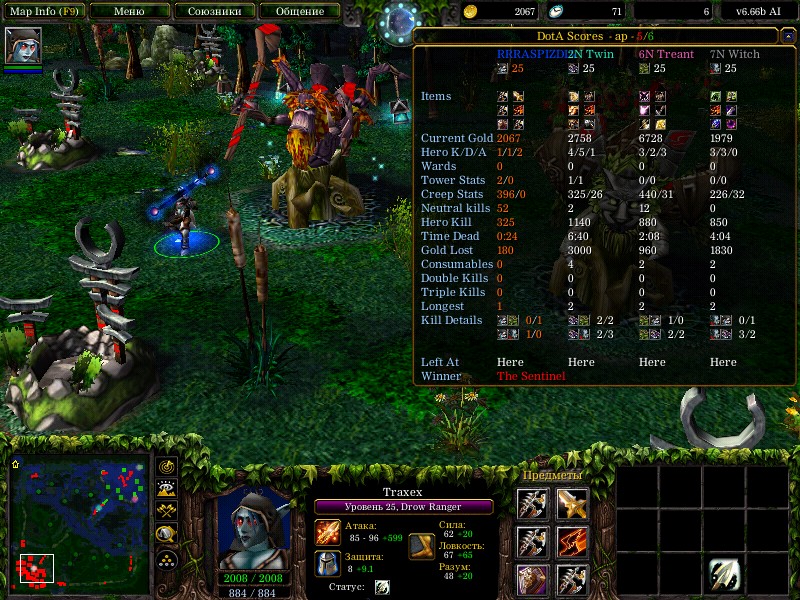Screen dimensions: 800x600
Task: Toggle ally color mode button
Action: pos(166,510)
